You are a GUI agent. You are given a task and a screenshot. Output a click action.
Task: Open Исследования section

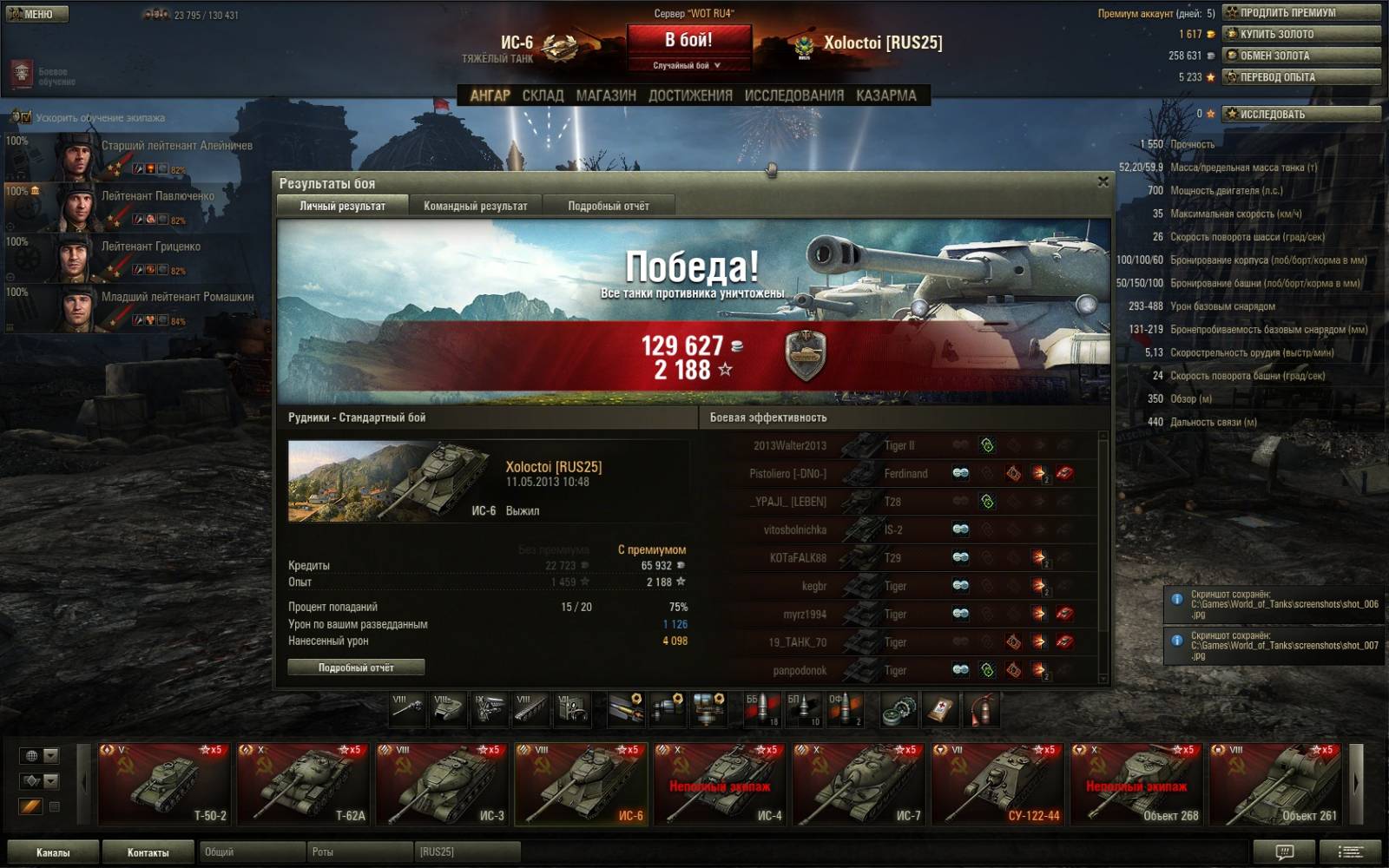(x=793, y=95)
